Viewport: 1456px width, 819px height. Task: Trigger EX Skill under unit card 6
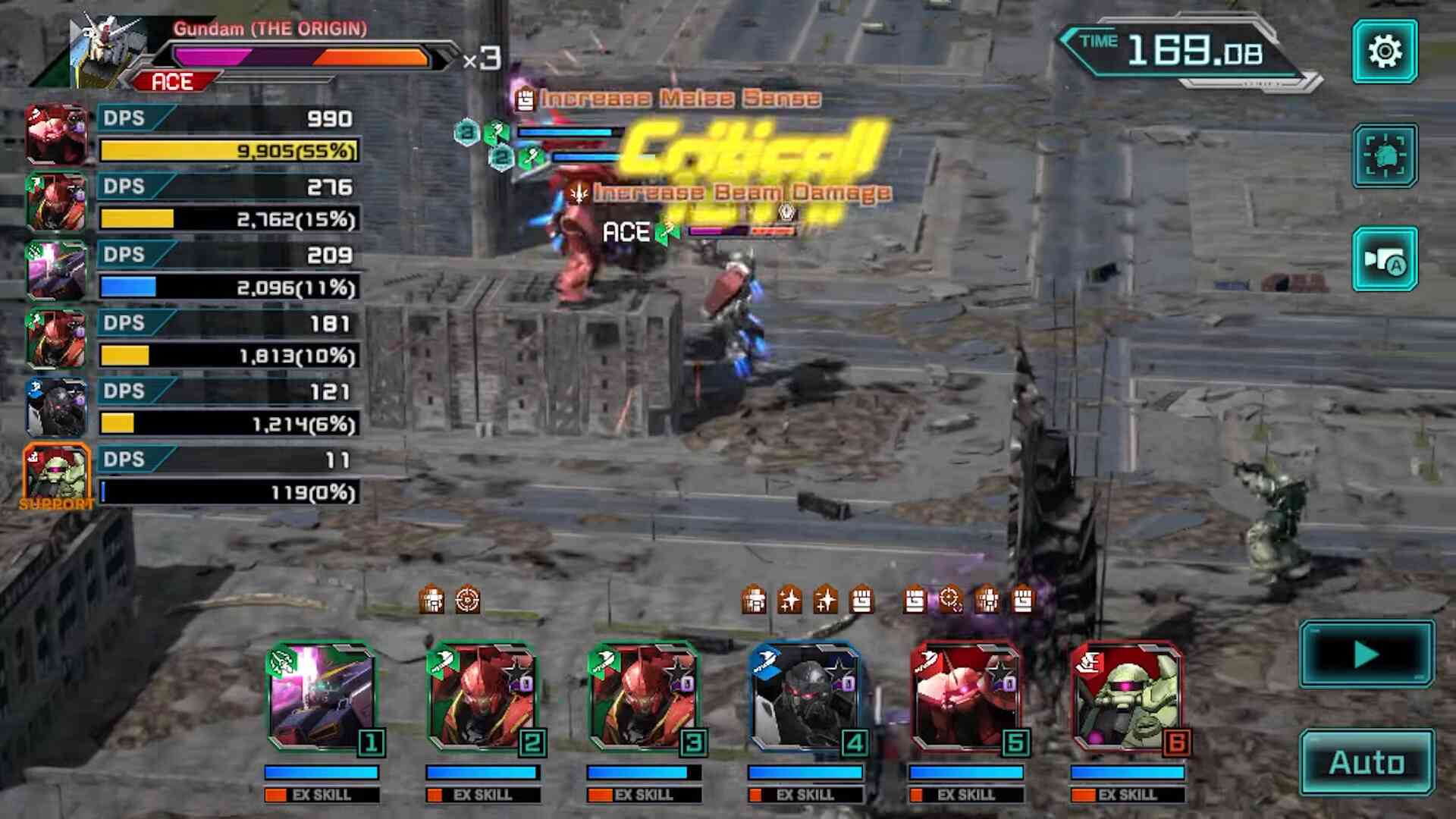coord(1128,795)
